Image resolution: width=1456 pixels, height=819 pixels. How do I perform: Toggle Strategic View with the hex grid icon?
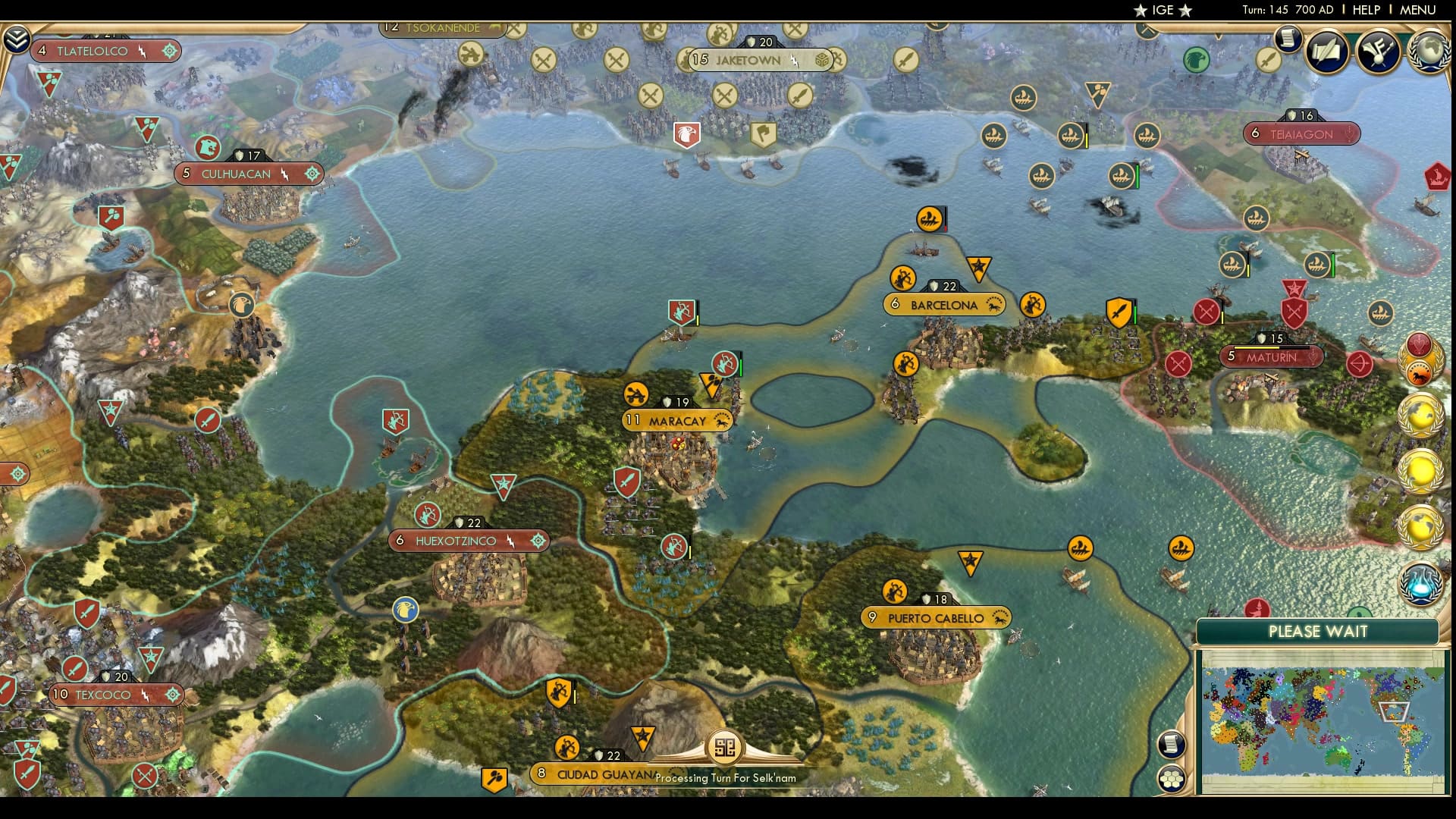(1171, 780)
